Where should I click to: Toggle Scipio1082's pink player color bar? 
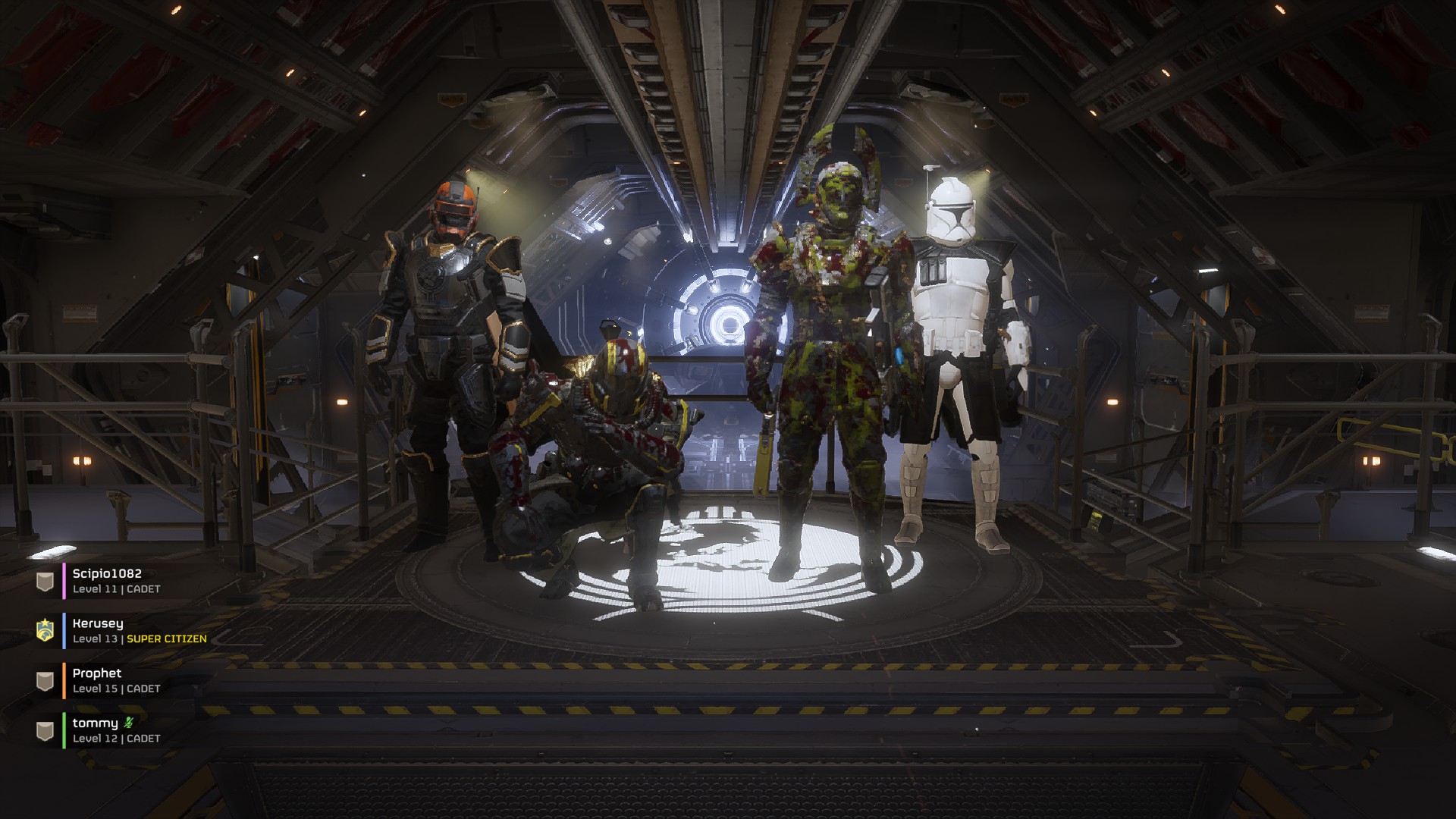[x=64, y=582]
